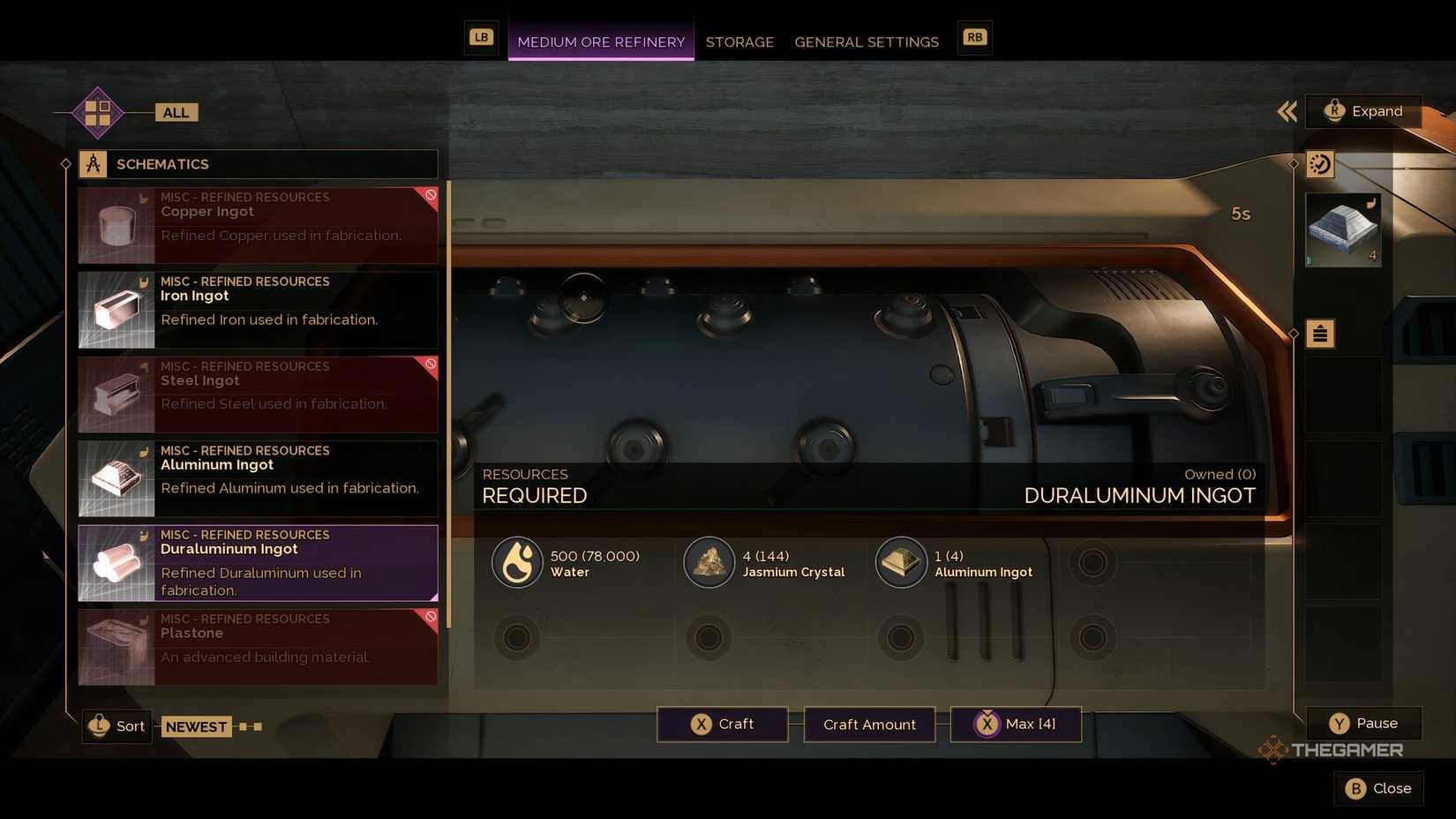1456x819 pixels.
Task: Click the eject output icon on right sidebar
Action: (x=1319, y=334)
